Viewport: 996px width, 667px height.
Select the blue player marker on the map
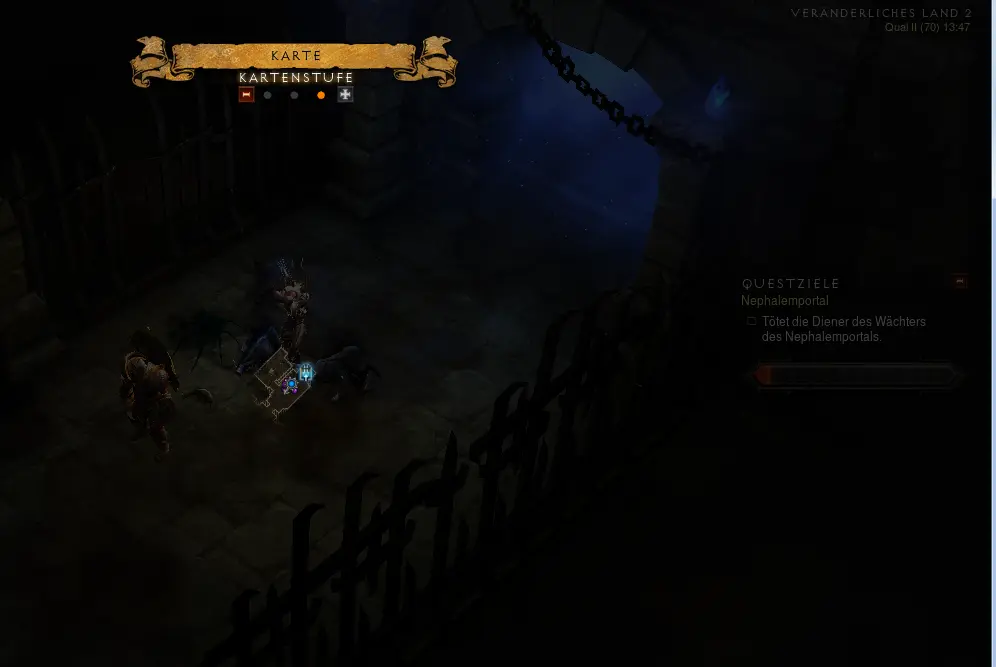click(291, 384)
